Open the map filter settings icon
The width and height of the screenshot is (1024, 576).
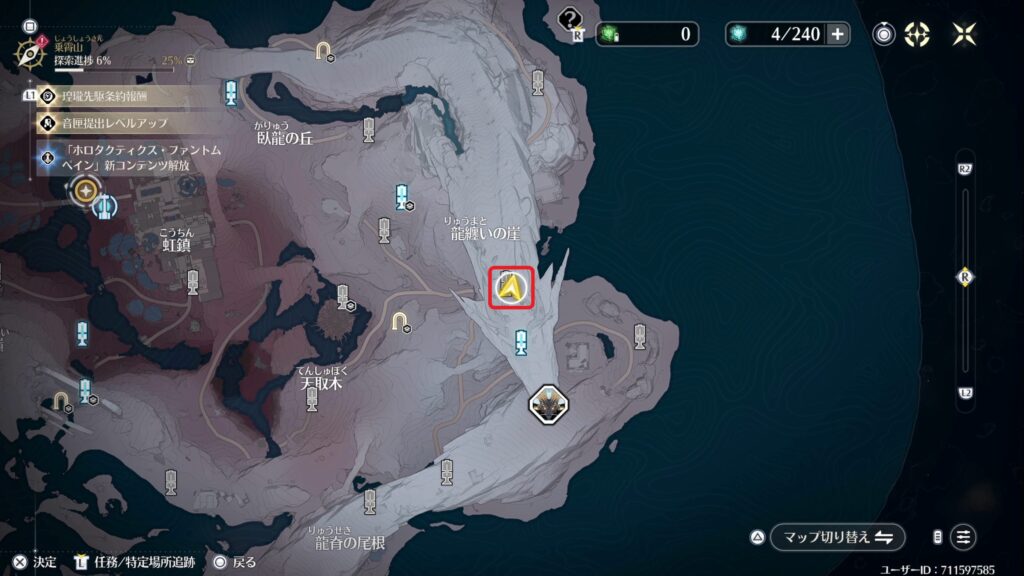[x=963, y=536]
